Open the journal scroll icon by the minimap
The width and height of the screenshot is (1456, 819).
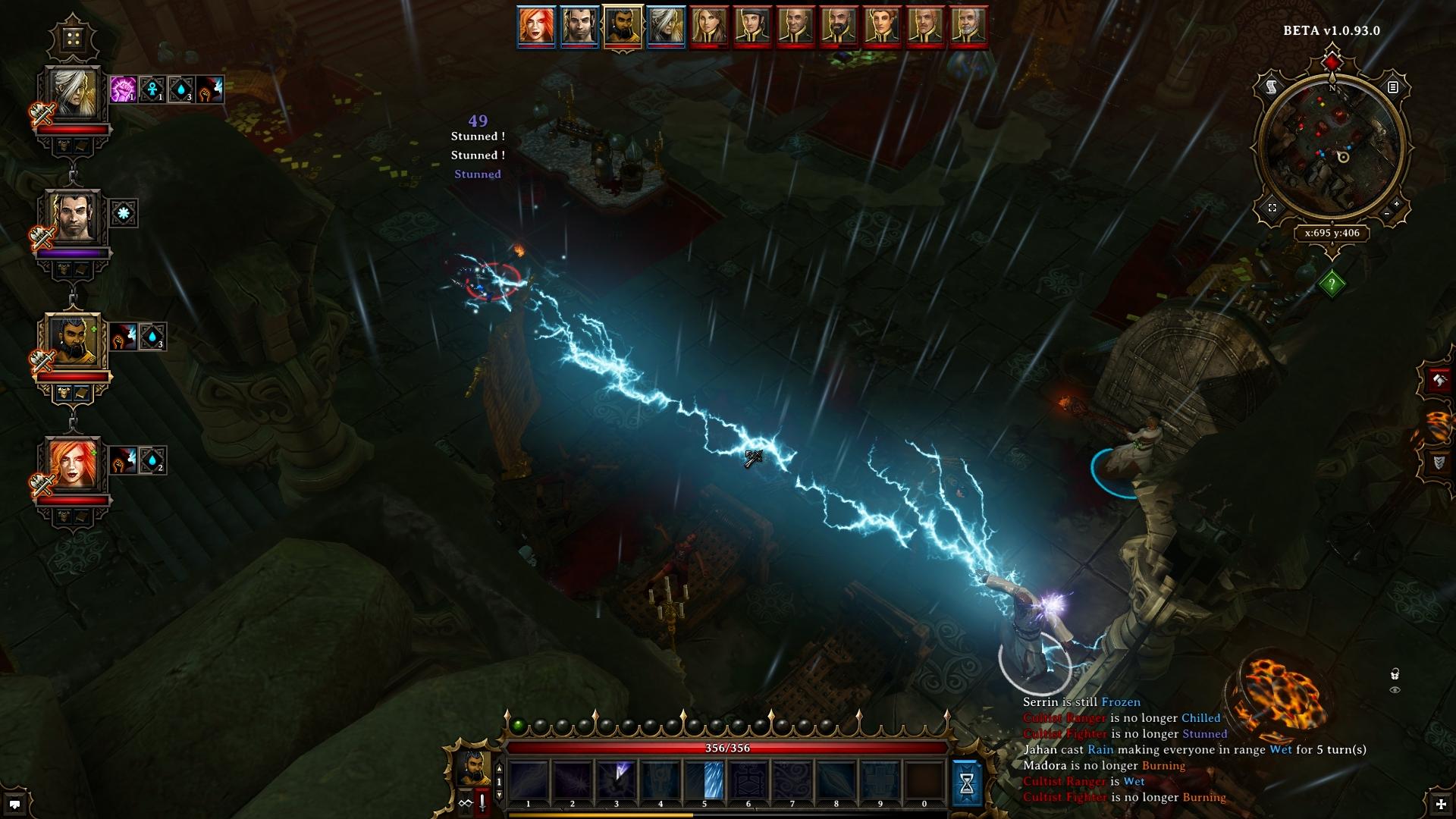pos(1272,88)
